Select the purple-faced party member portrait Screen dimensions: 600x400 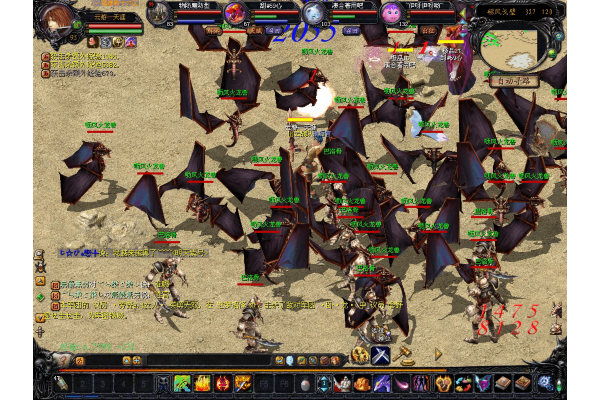click(x=391, y=14)
